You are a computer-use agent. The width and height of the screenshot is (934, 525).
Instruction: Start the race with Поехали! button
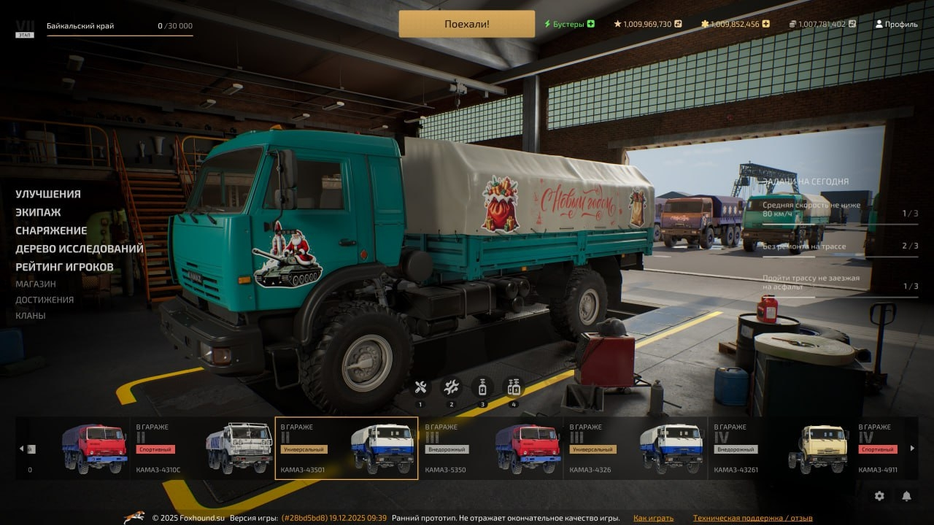[x=466, y=24]
